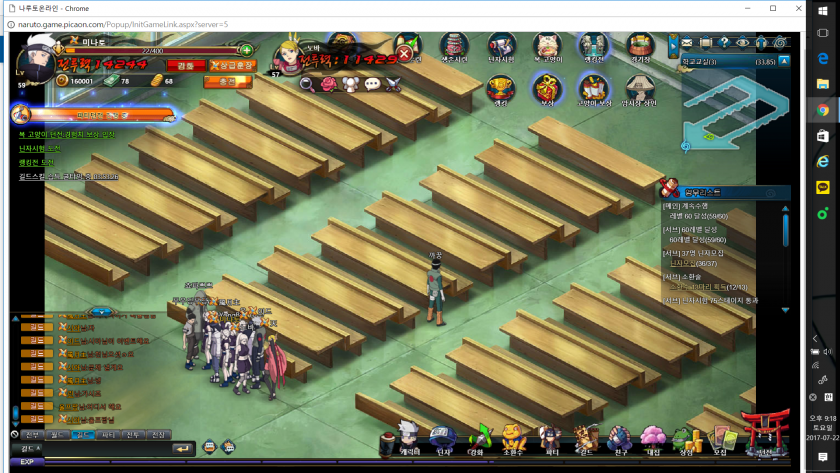Open the 생존시련 survival trial event
This screenshot has height=473, width=840.
coord(455,47)
